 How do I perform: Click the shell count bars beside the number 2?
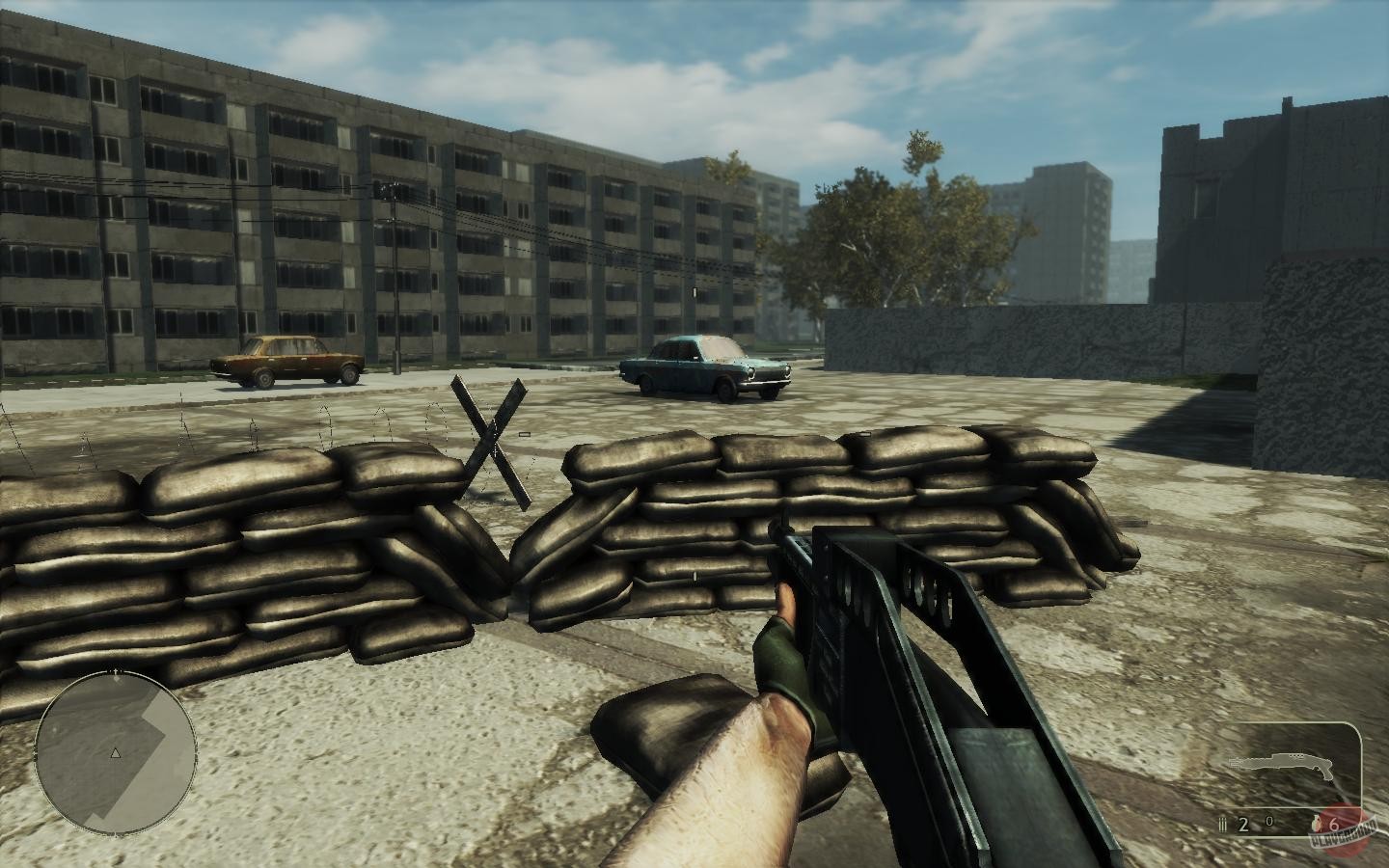coord(1222,824)
